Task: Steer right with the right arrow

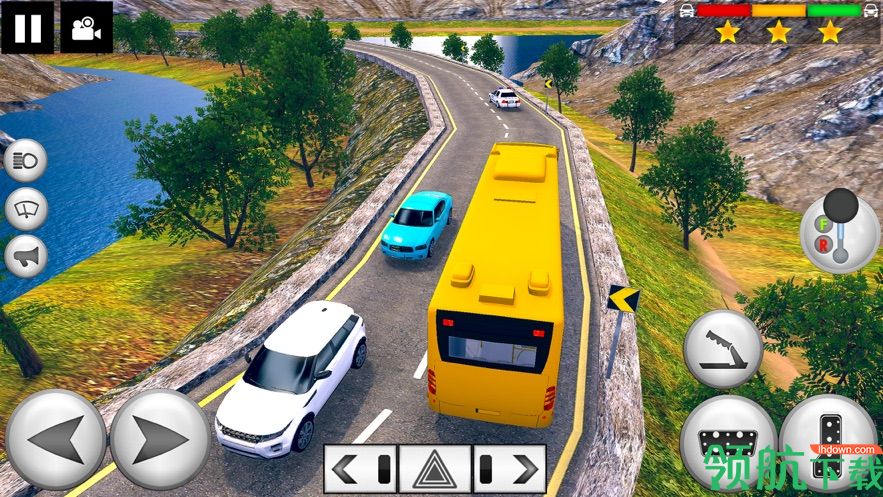Action: click(160, 440)
